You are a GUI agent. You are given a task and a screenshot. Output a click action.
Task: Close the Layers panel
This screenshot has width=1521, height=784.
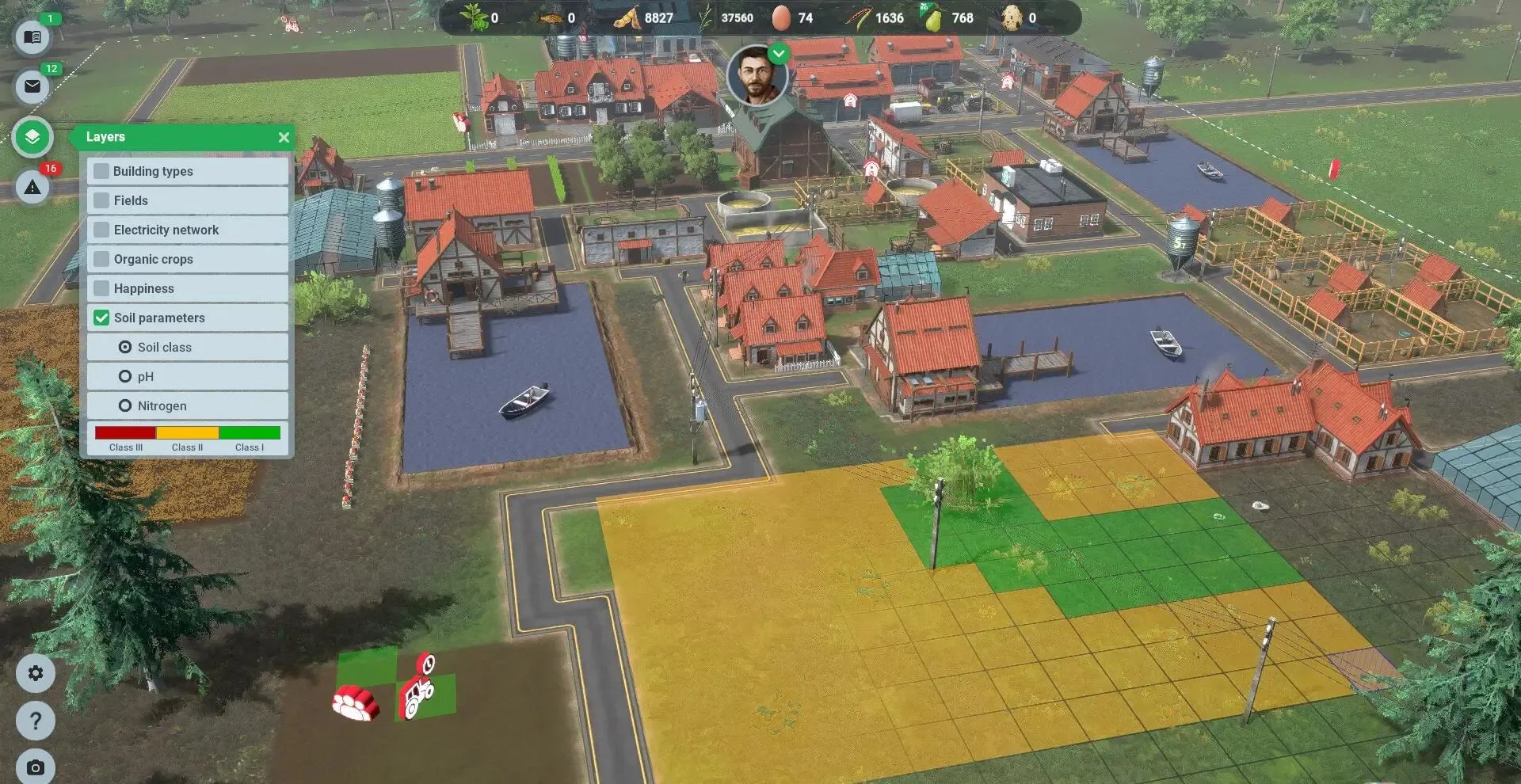pyautogui.click(x=284, y=137)
